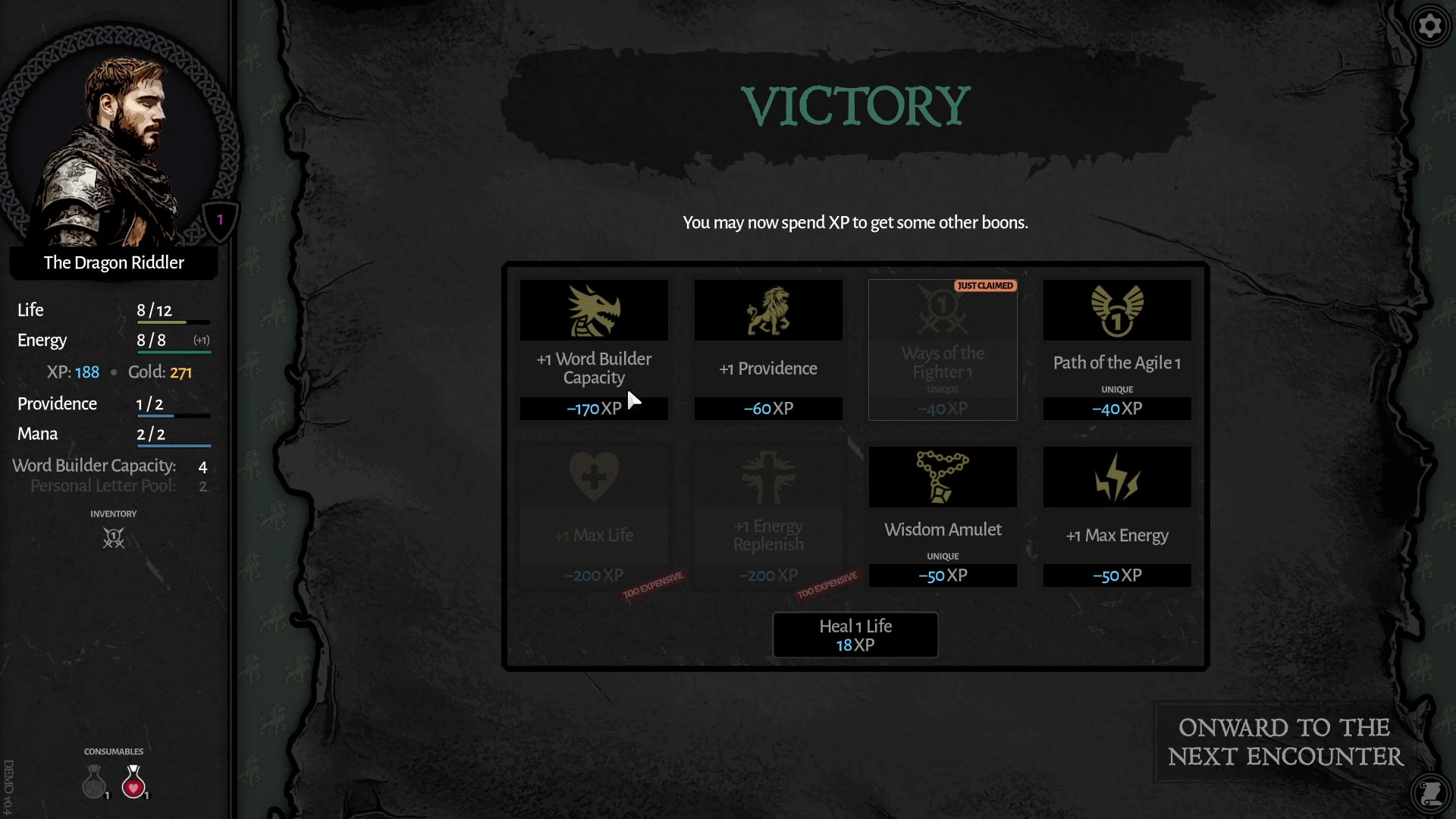Click the Life progress bar
The image size is (1456, 819).
click(173, 321)
